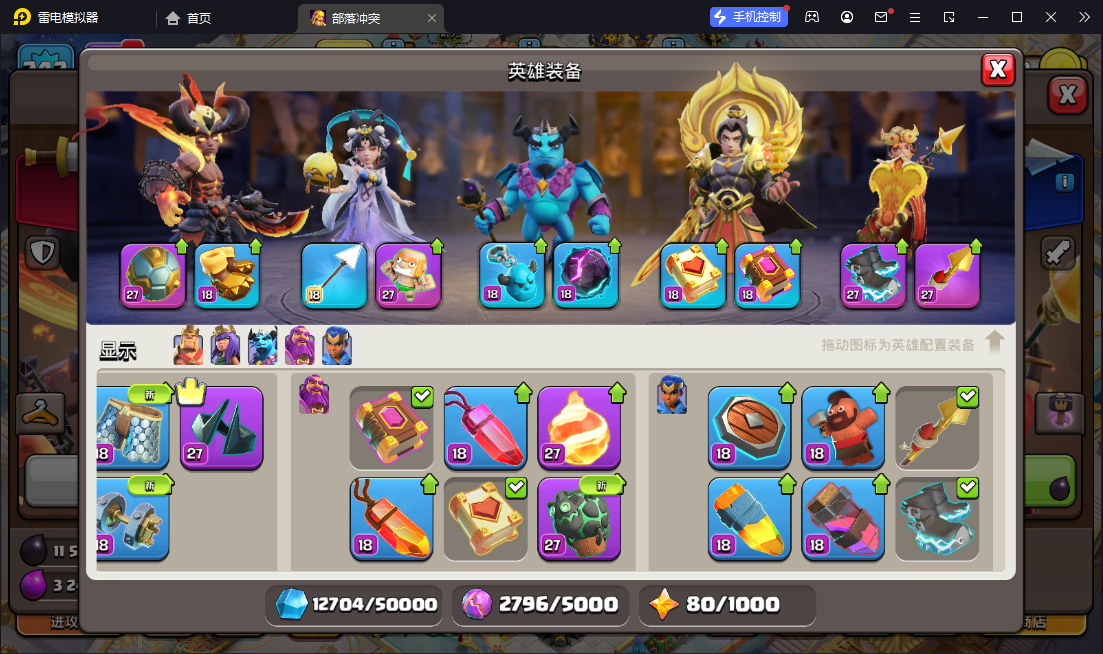
Task: Open the 手机控制 phone control panel
Action: (748, 17)
